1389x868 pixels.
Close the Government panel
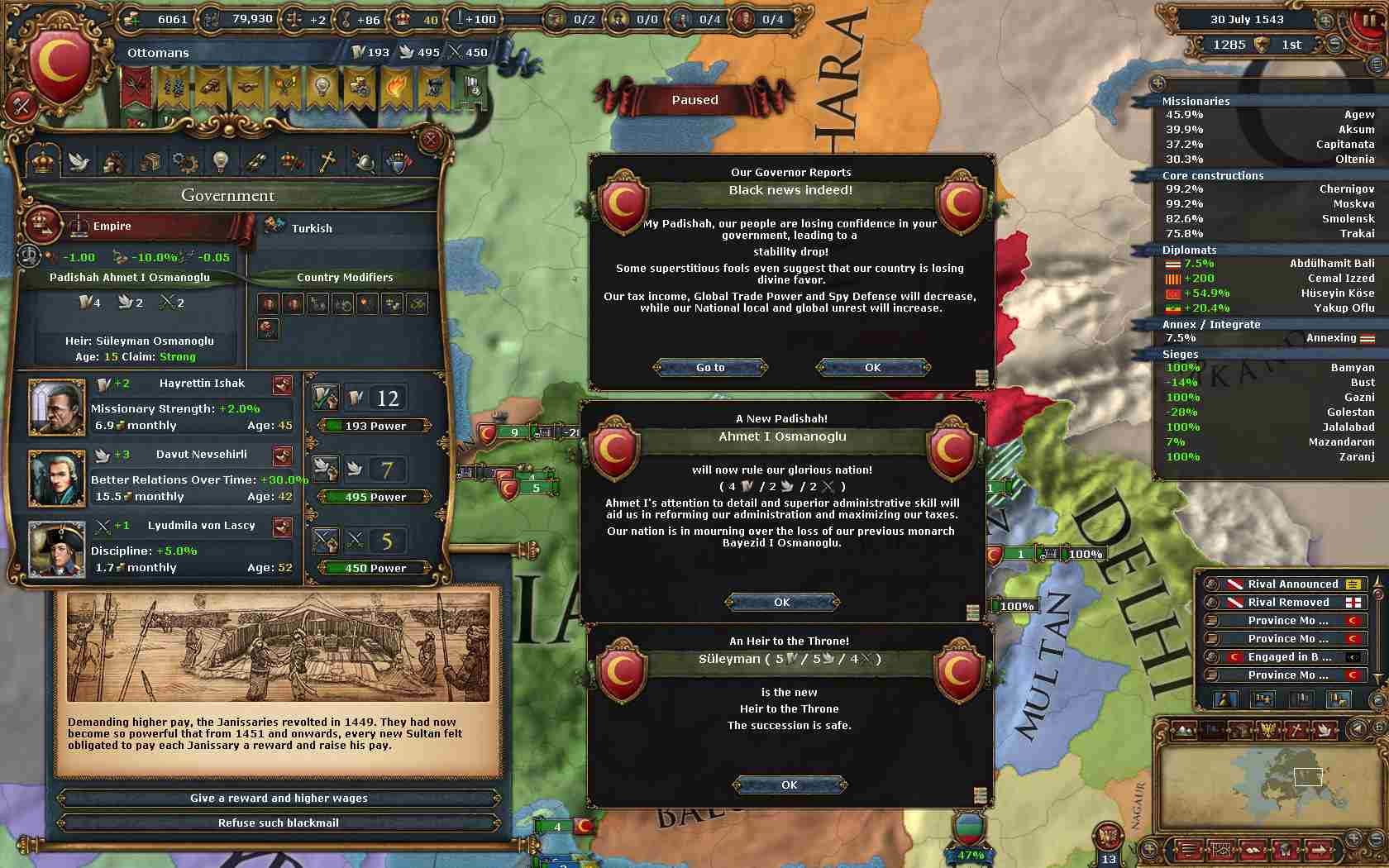coord(430,140)
